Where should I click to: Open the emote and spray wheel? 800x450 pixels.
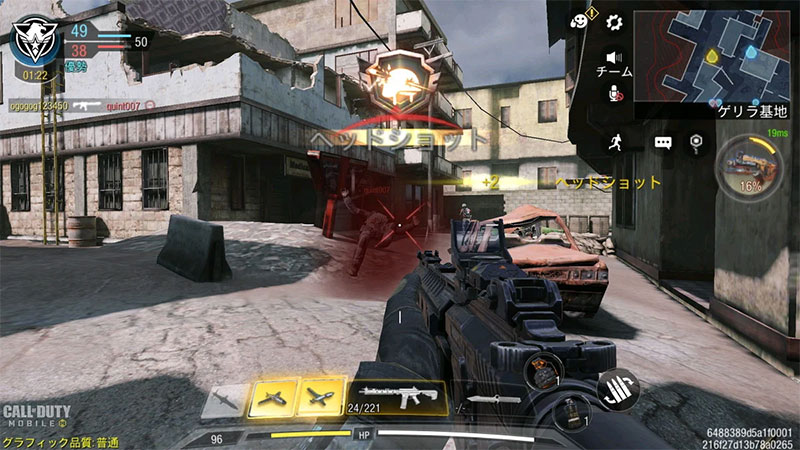pyautogui.click(x=579, y=21)
